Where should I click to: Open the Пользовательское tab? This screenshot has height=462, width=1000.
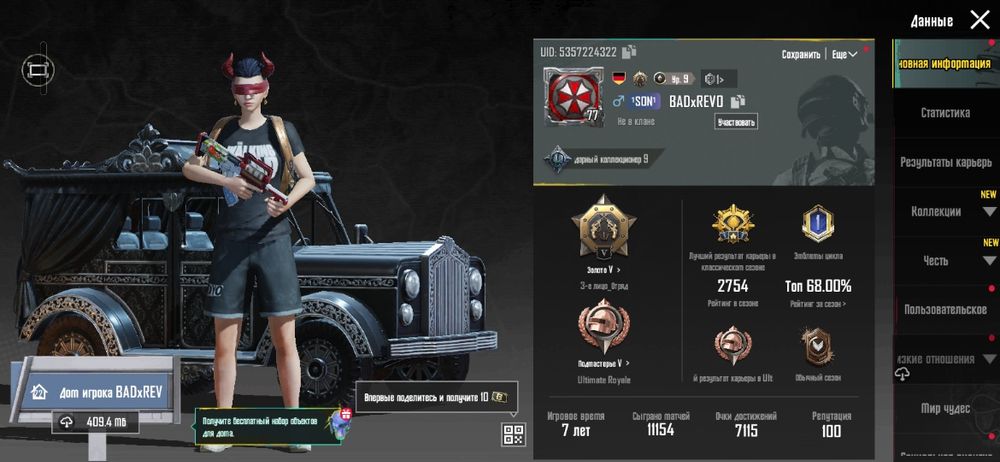coord(945,310)
